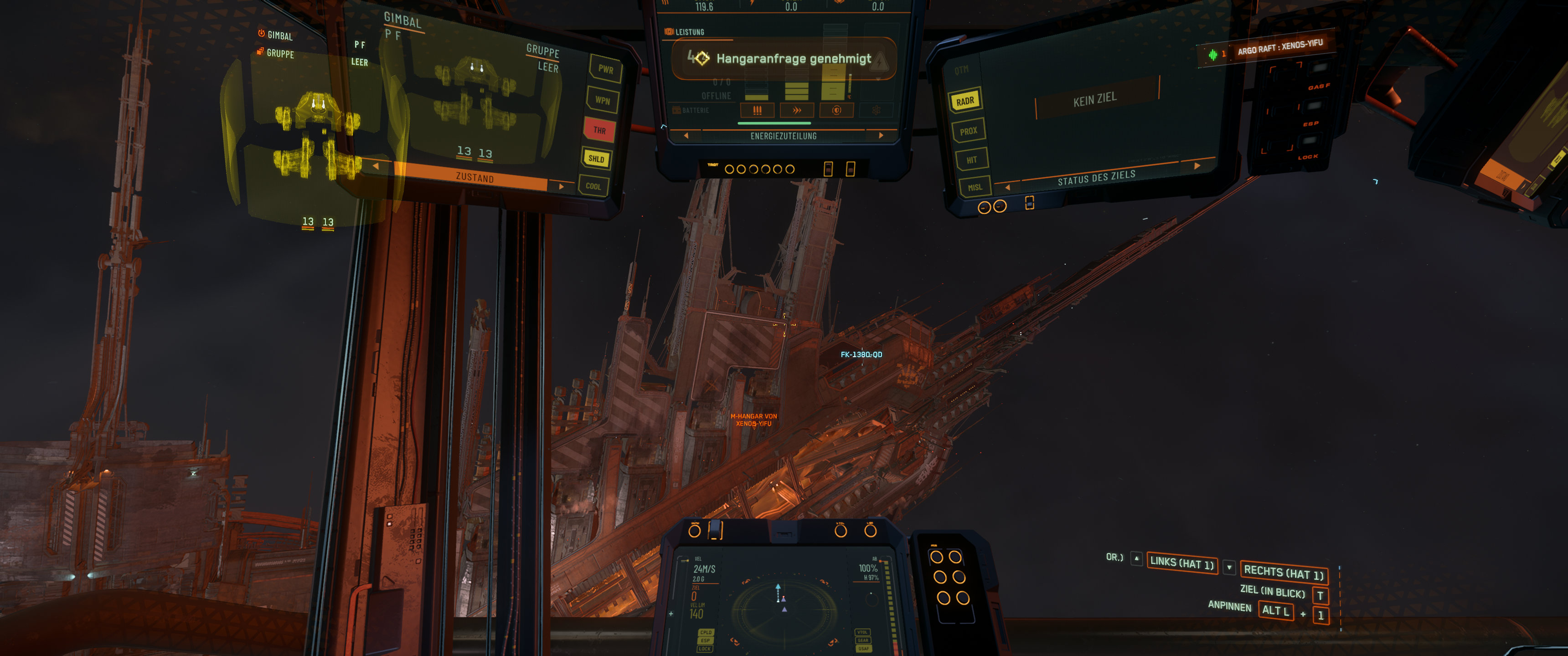Screen dimensions: 1568x656
Task: Show next page right of ZUSTAND
Action: 561,186
